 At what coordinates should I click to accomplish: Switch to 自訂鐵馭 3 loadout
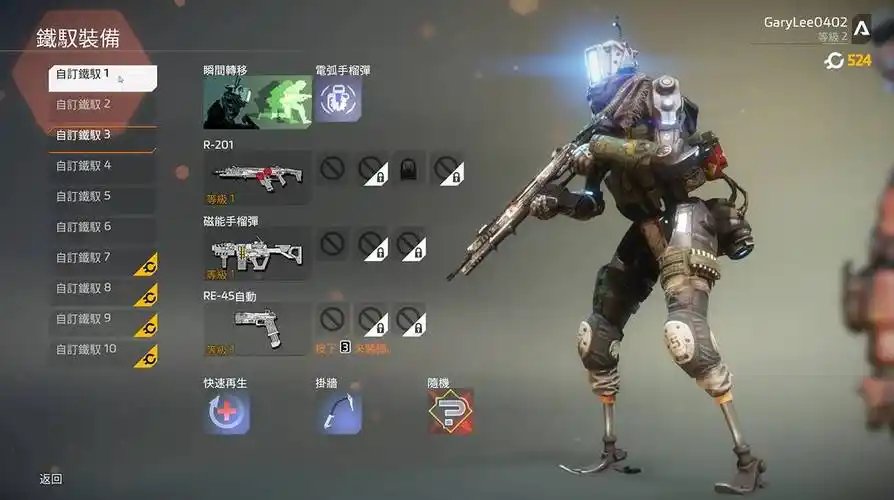(102, 135)
